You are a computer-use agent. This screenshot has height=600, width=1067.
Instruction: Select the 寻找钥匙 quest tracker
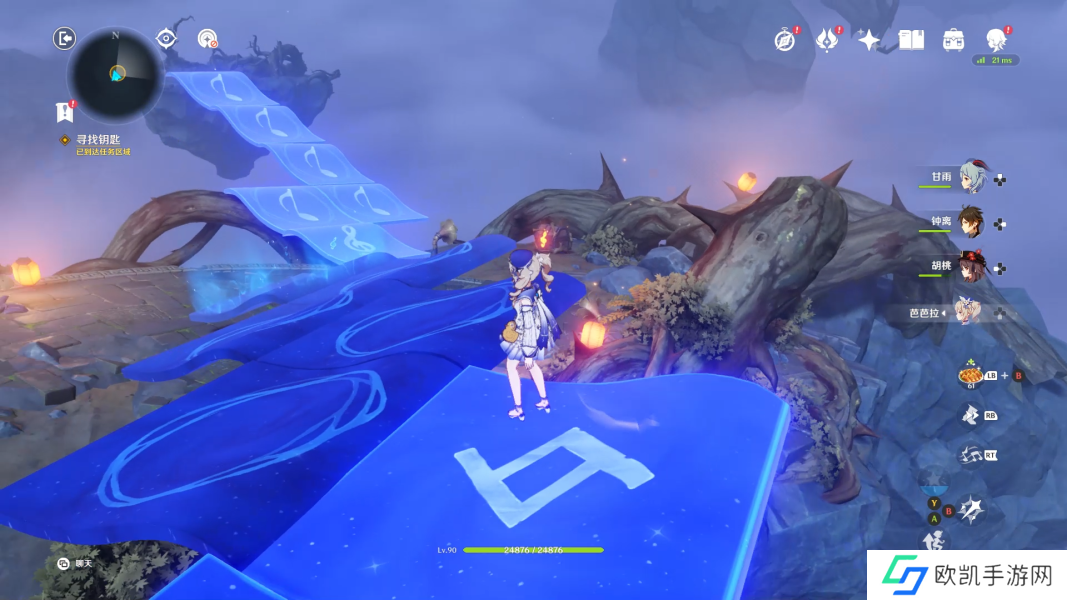[x=97, y=140]
